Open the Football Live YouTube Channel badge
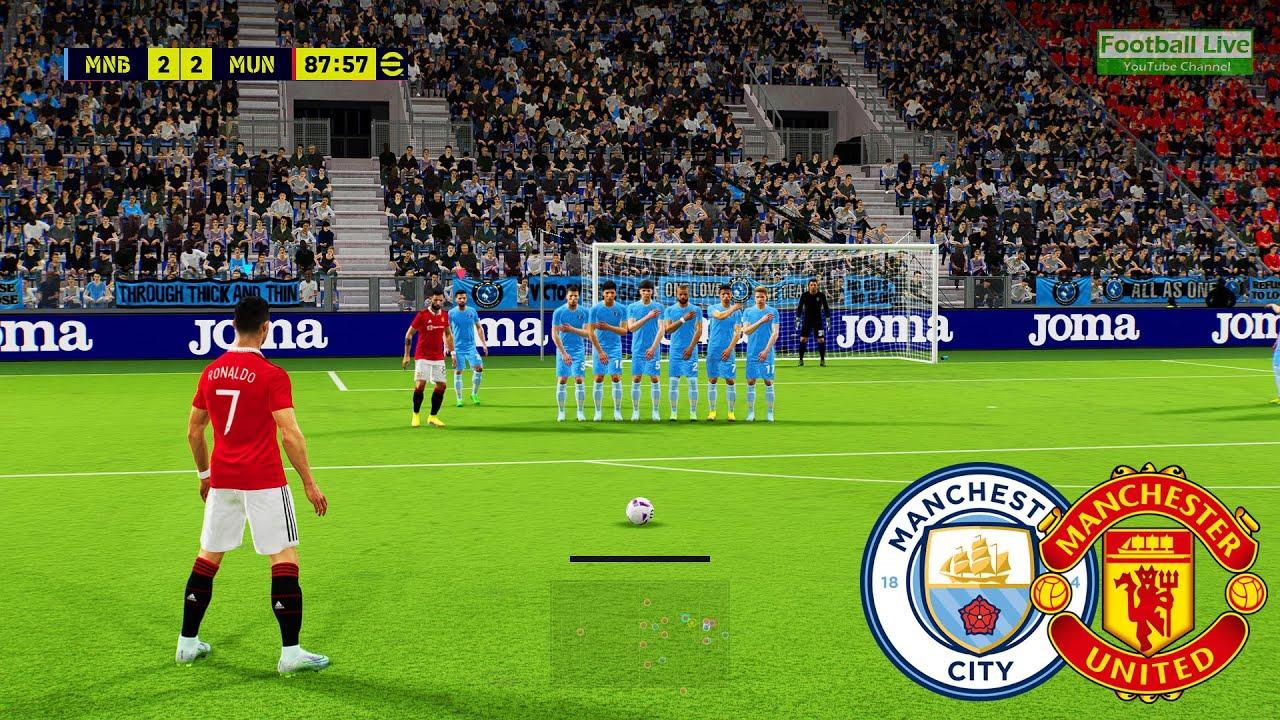The height and width of the screenshot is (720, 1280). (x=1174, y=52)
